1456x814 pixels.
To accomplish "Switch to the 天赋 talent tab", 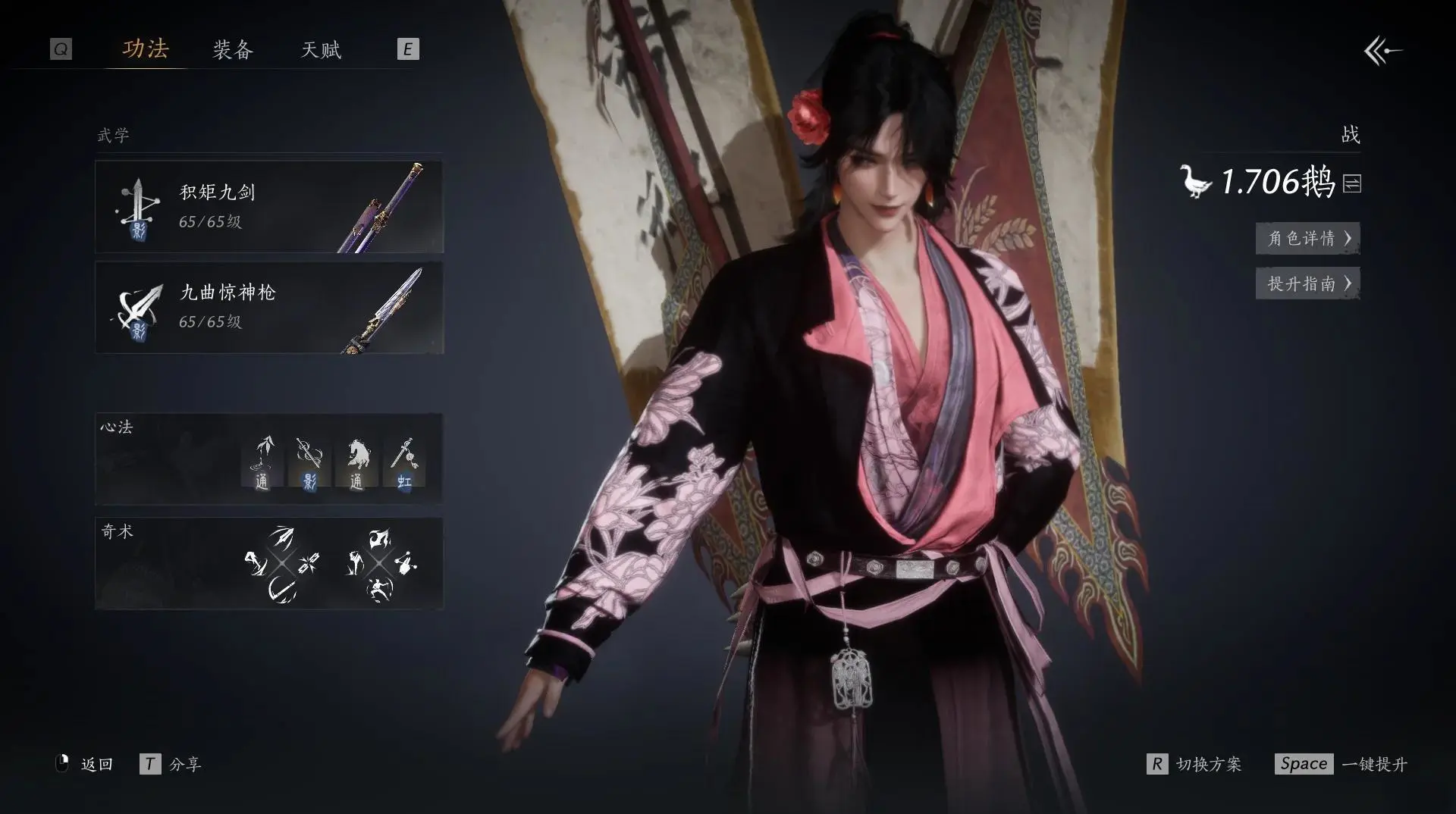I will click(x=321, y=50).
